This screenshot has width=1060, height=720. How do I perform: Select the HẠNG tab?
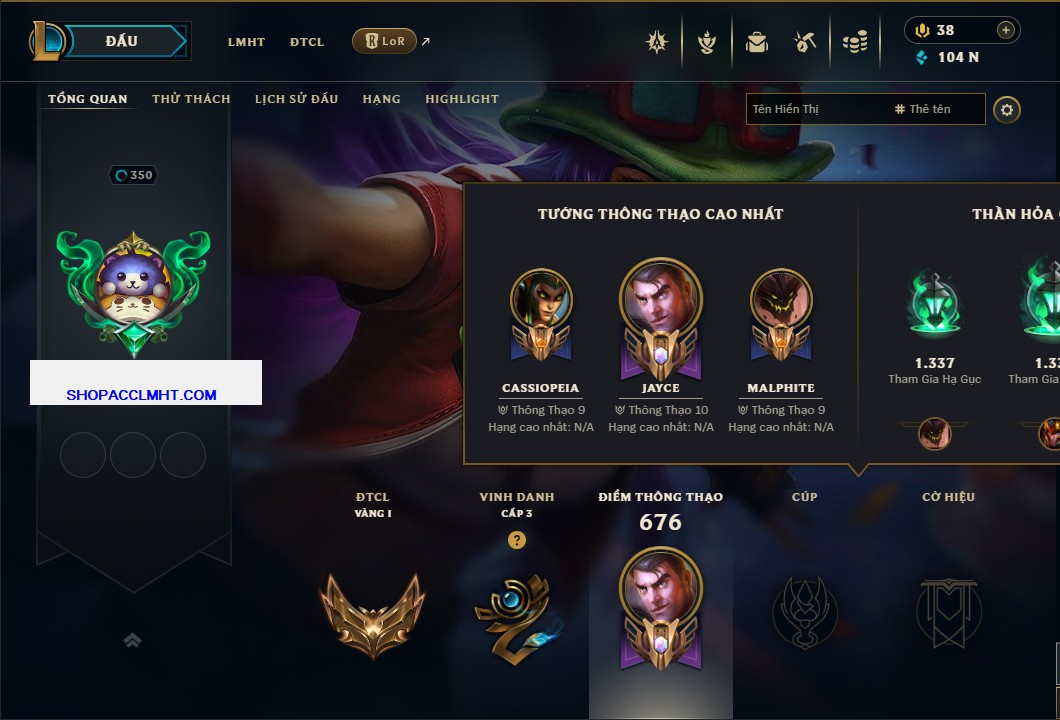click(381, 99)
